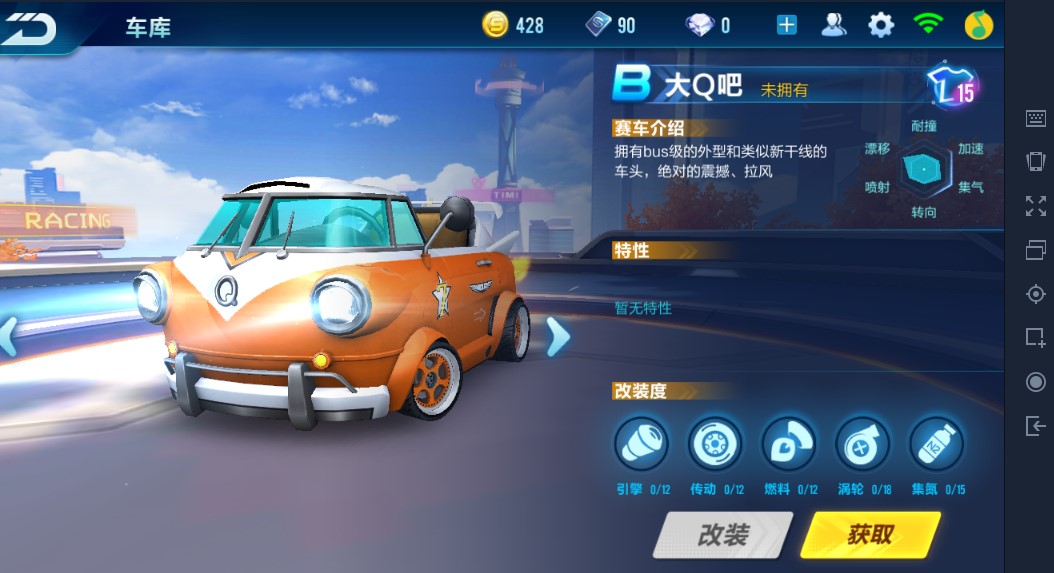Screen dimensions: 1054x573
Task: Select the 引擎 engine upgrade icon
Action: (x=641, y=443)
